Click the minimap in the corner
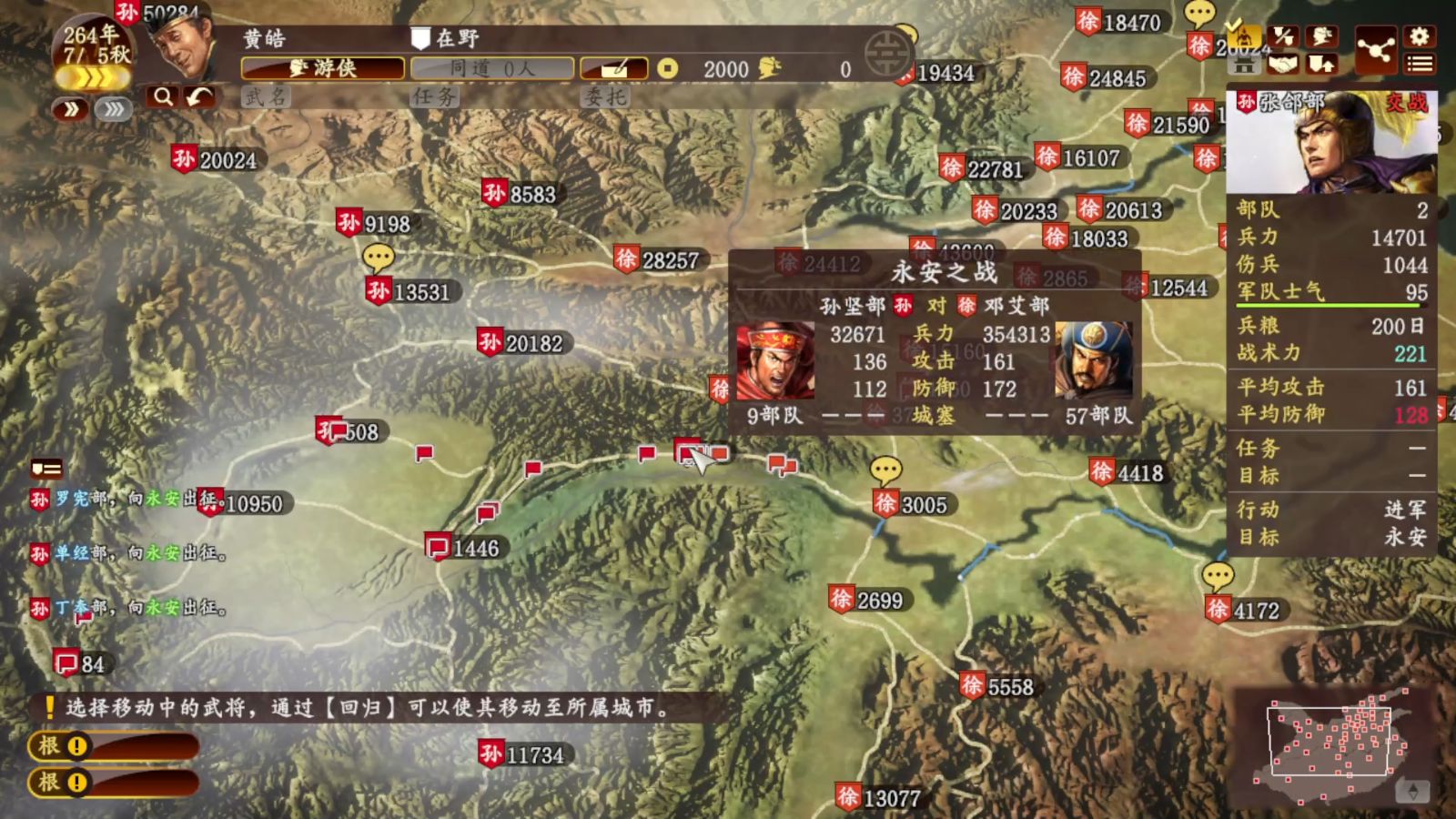 1330,743
